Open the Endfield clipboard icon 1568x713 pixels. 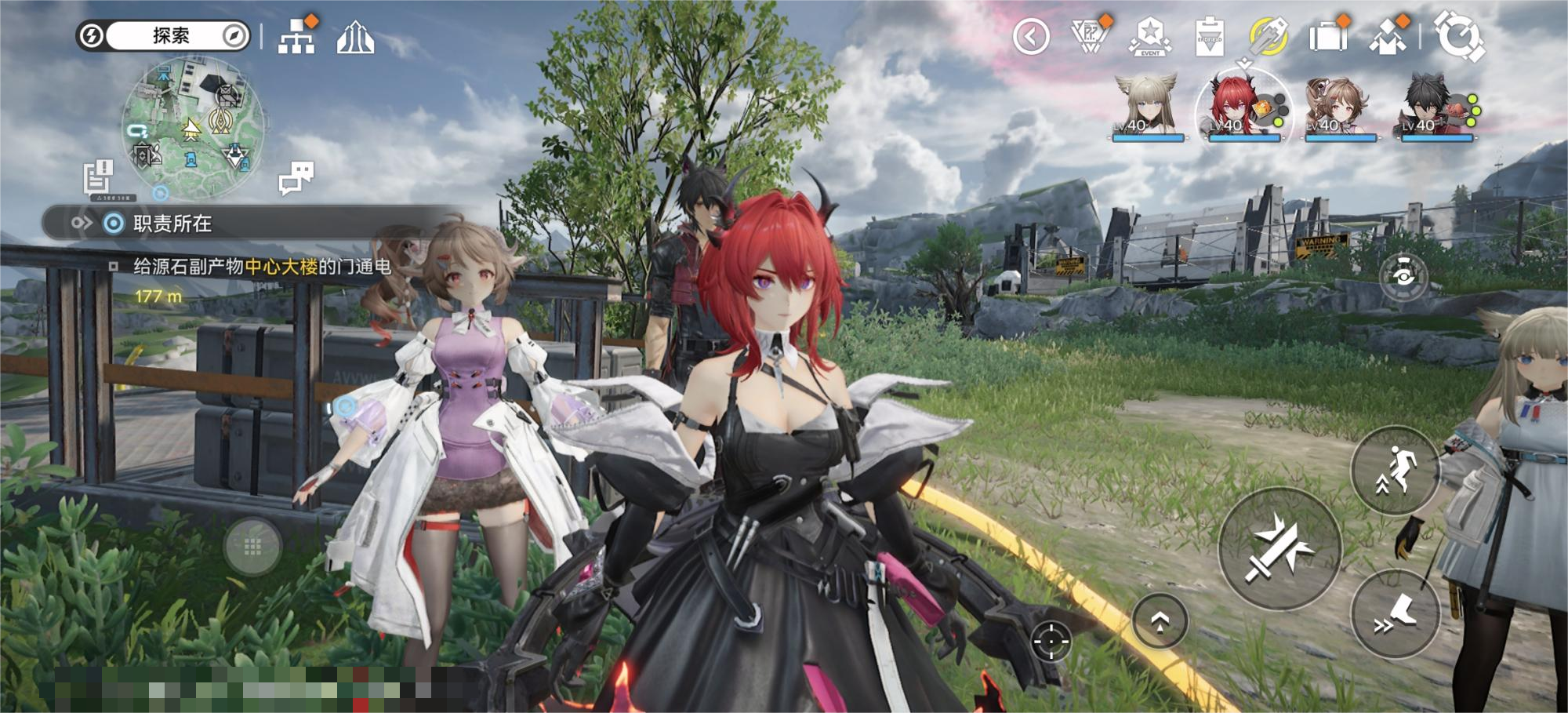click(x=1209, y=37)
